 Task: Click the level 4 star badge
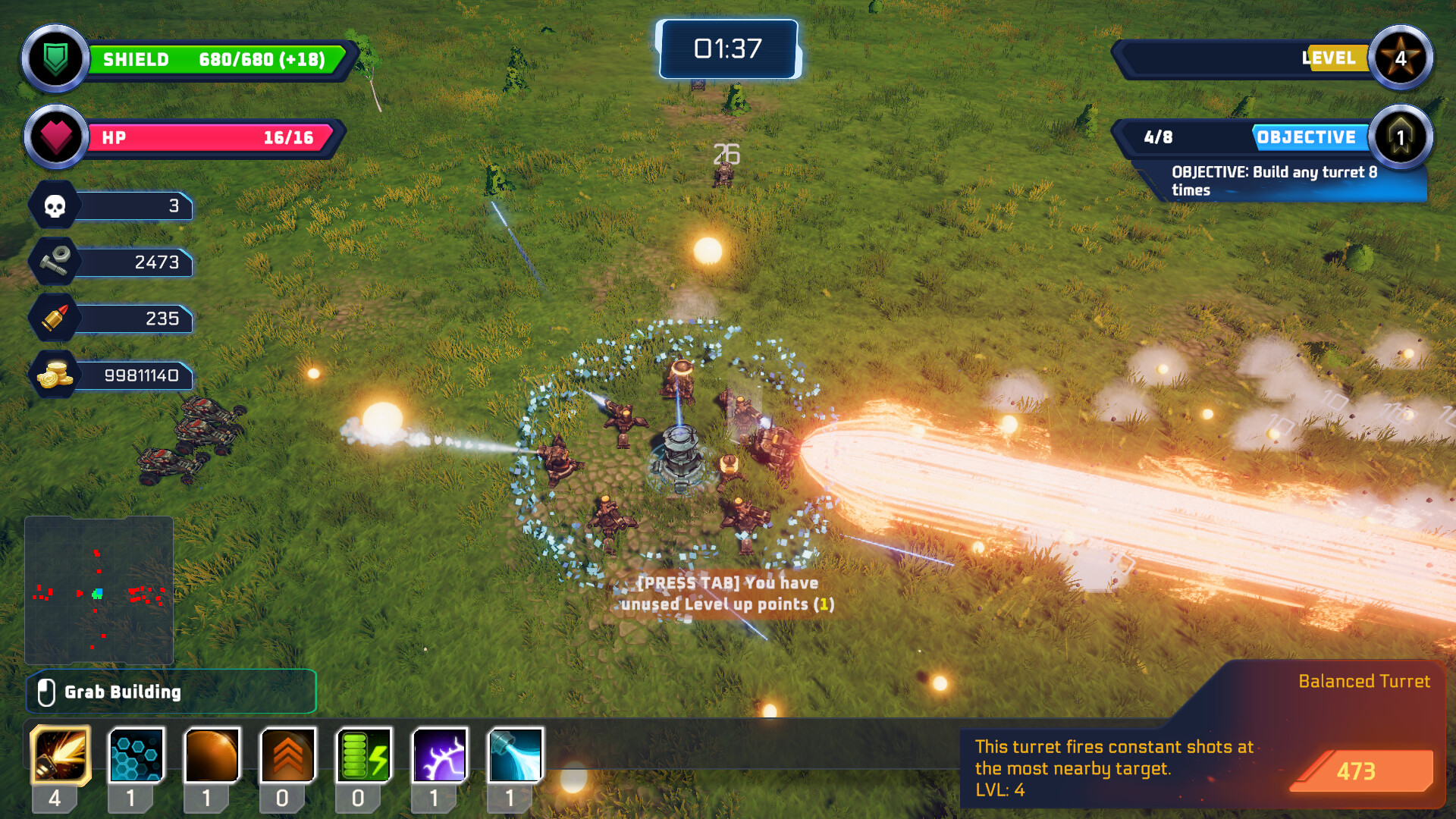pyautogui.click(x=1402, y=58)
